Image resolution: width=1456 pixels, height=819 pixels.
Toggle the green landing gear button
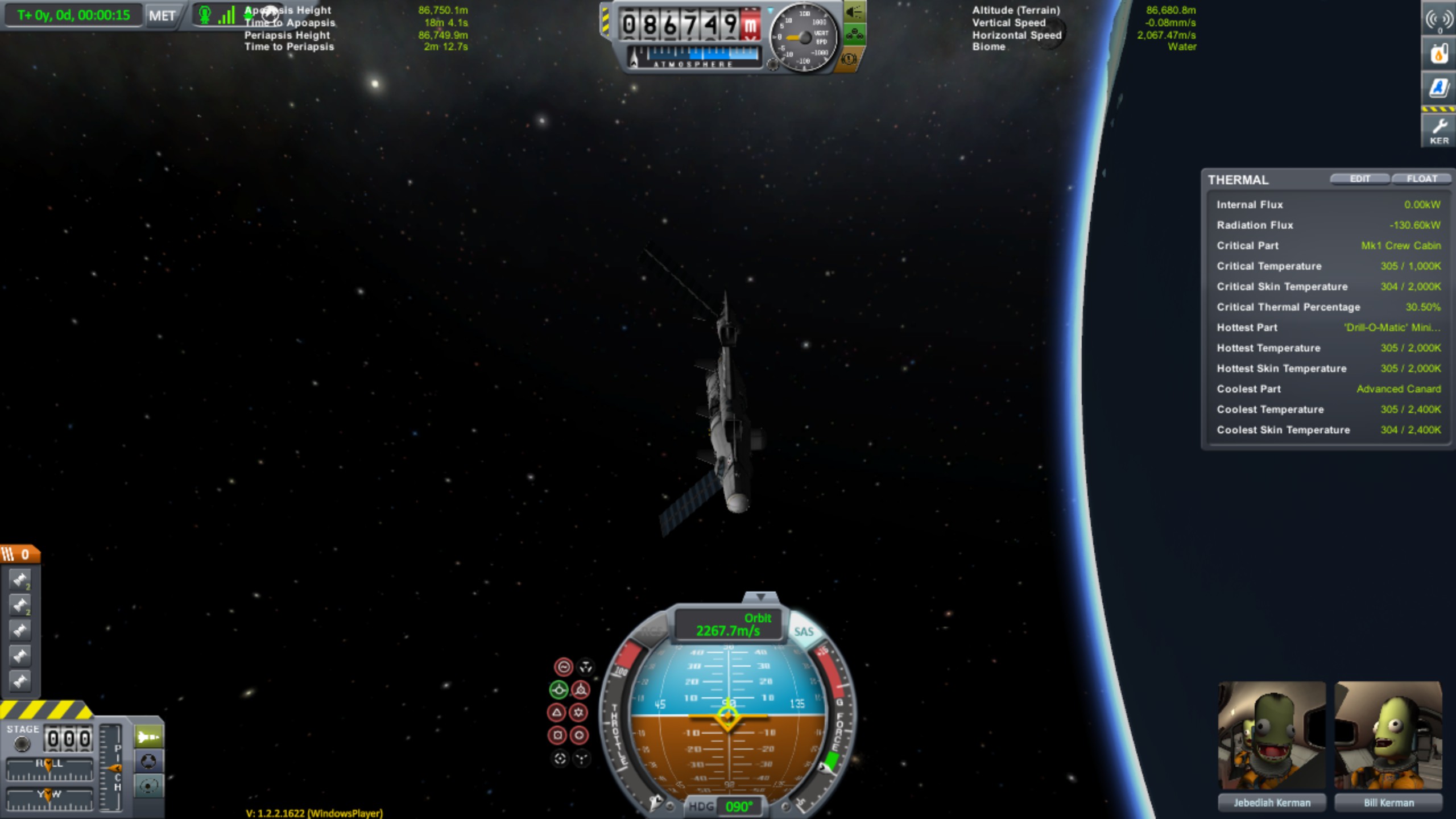pyautogui.click(x=854, y=35)
